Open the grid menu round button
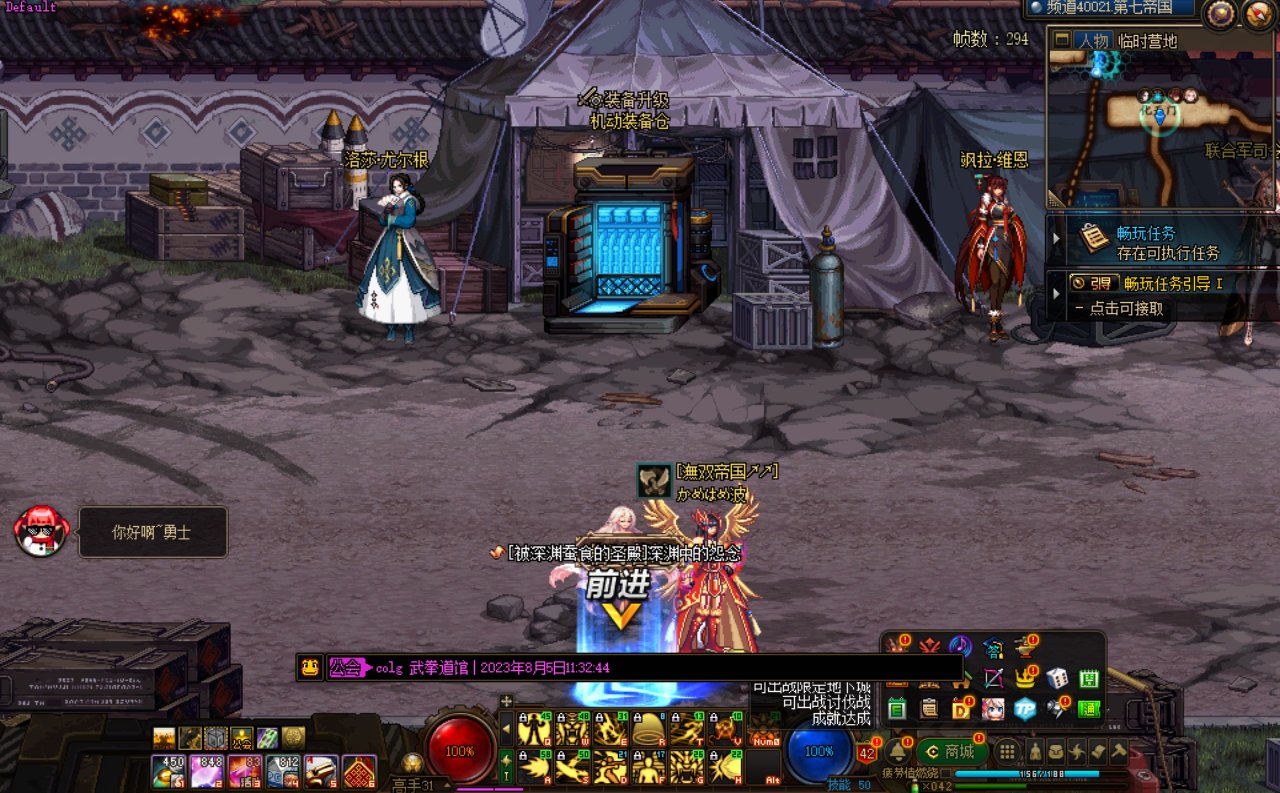 click(x=1007, y=752)
